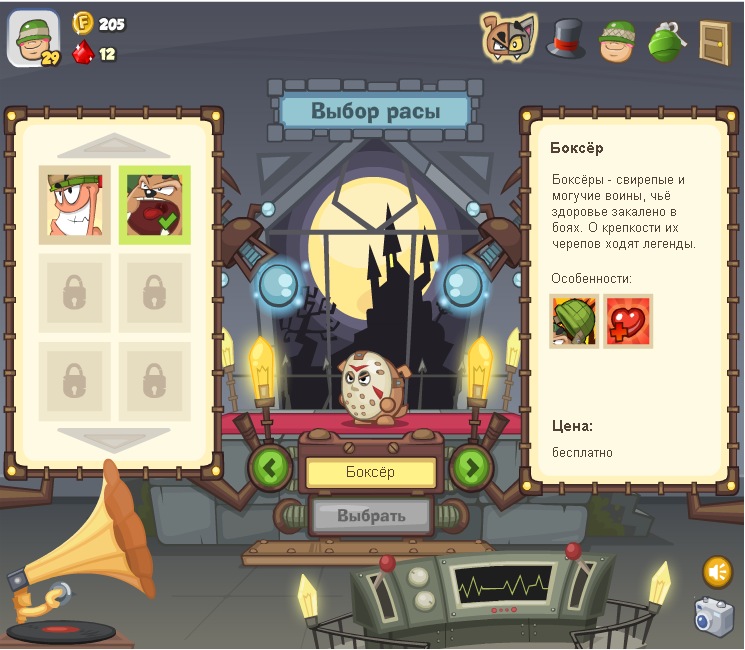This screenshot has width=745, height=650.
Task: Show the next race with right arrow
Action: pos(471,466)
